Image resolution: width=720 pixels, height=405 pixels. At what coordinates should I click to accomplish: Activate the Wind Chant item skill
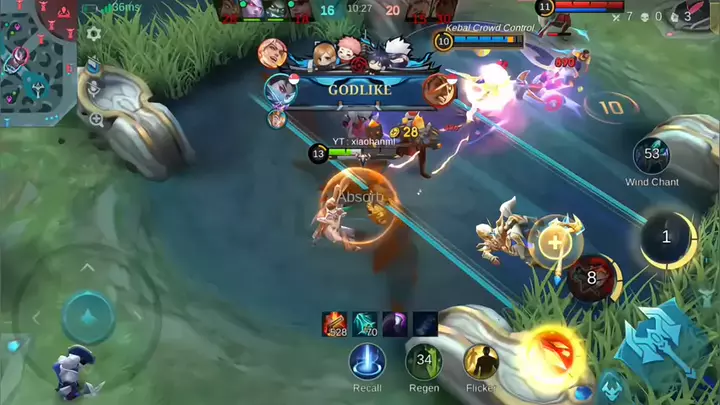(652, 155)
